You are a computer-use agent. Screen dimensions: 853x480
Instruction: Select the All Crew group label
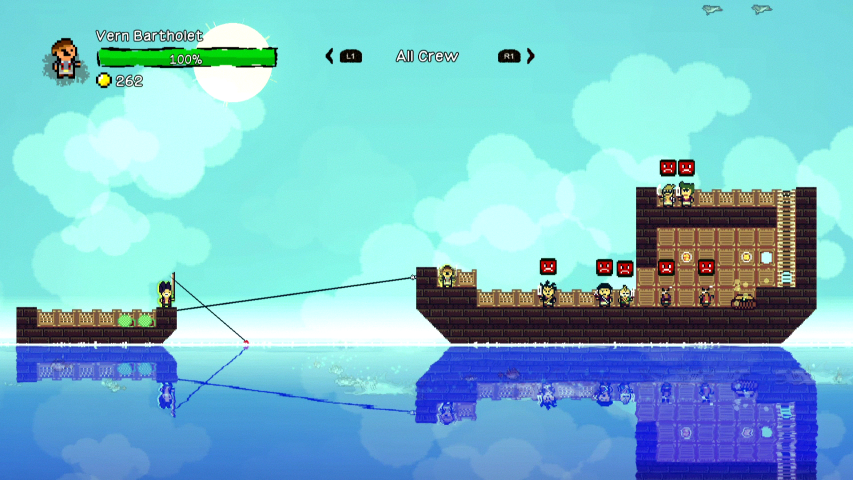pyautogui.click(x=427, y=56)
